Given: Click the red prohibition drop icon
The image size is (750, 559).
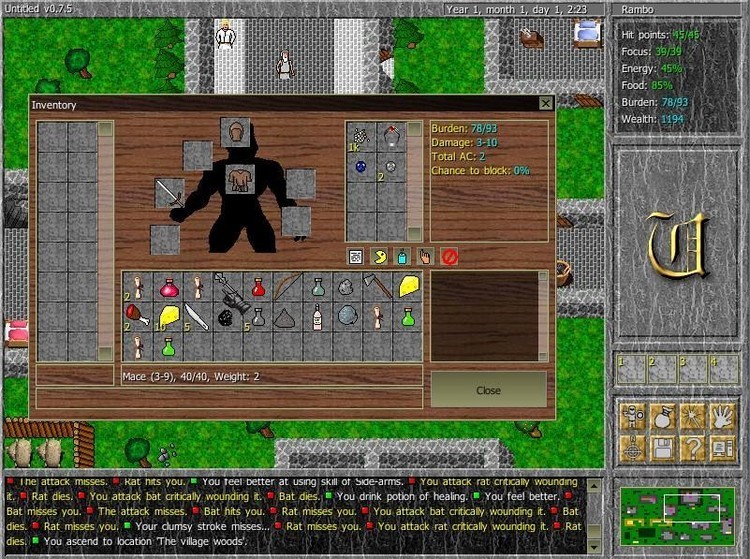Looking at the screenshot, I should [x=449, y=256].
